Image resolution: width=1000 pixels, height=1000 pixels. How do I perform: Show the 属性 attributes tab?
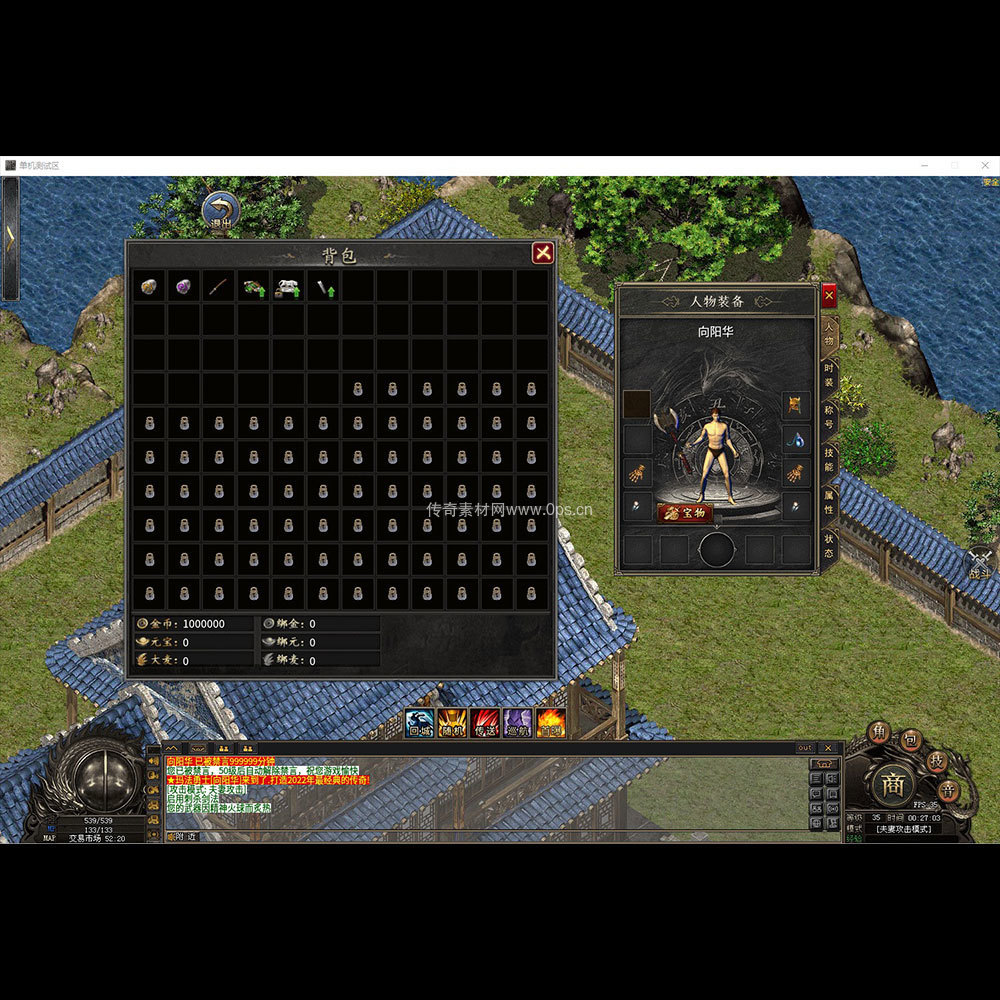point(829,502)
